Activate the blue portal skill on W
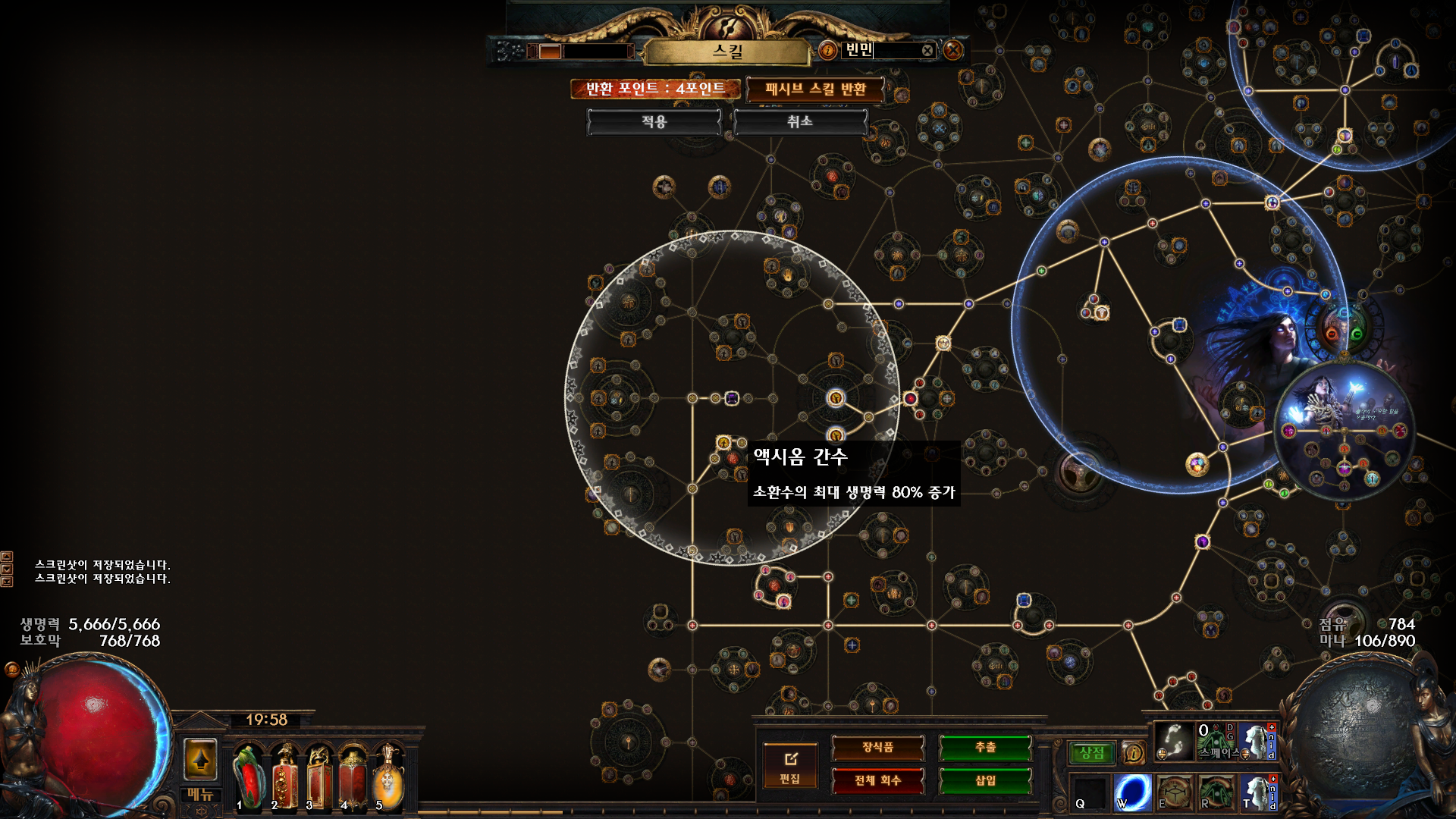This screenshot has height=819, width=1456. [1132, 792]
